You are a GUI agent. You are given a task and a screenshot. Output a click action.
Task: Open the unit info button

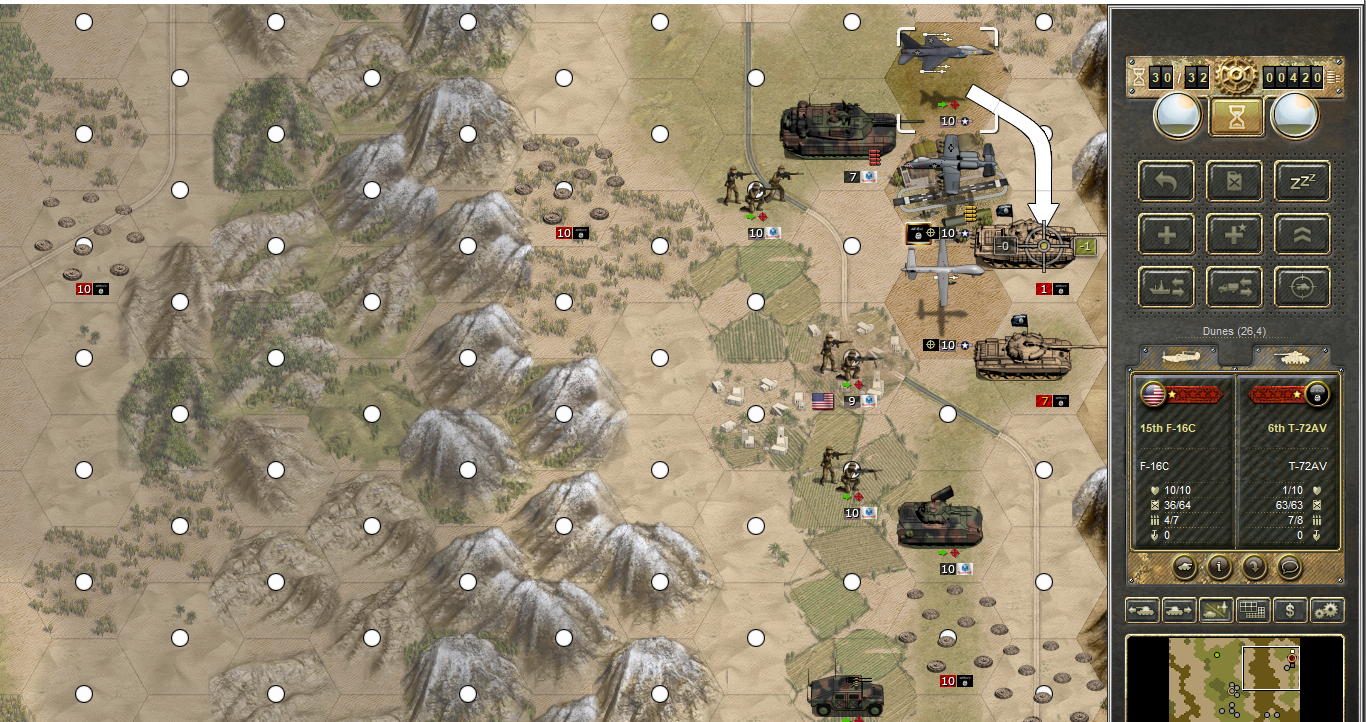(1219, 567)
